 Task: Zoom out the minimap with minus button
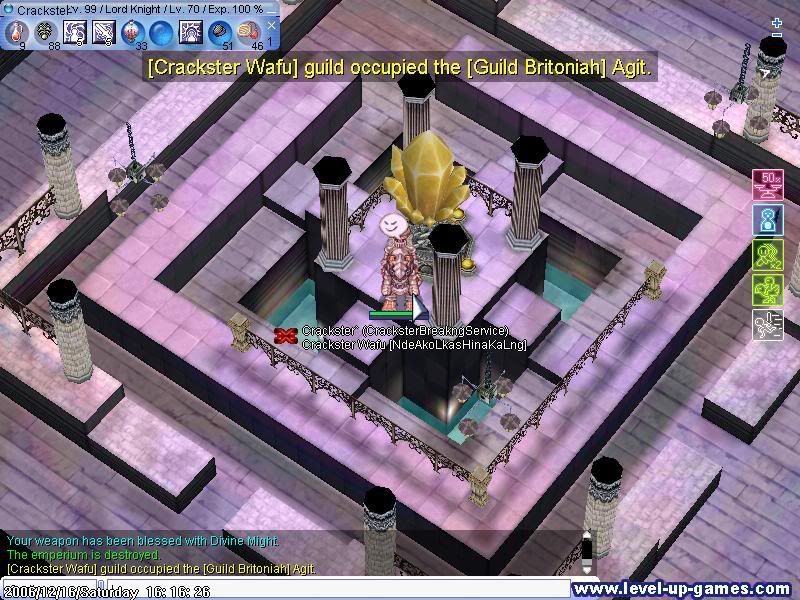(x=777, y=37)
